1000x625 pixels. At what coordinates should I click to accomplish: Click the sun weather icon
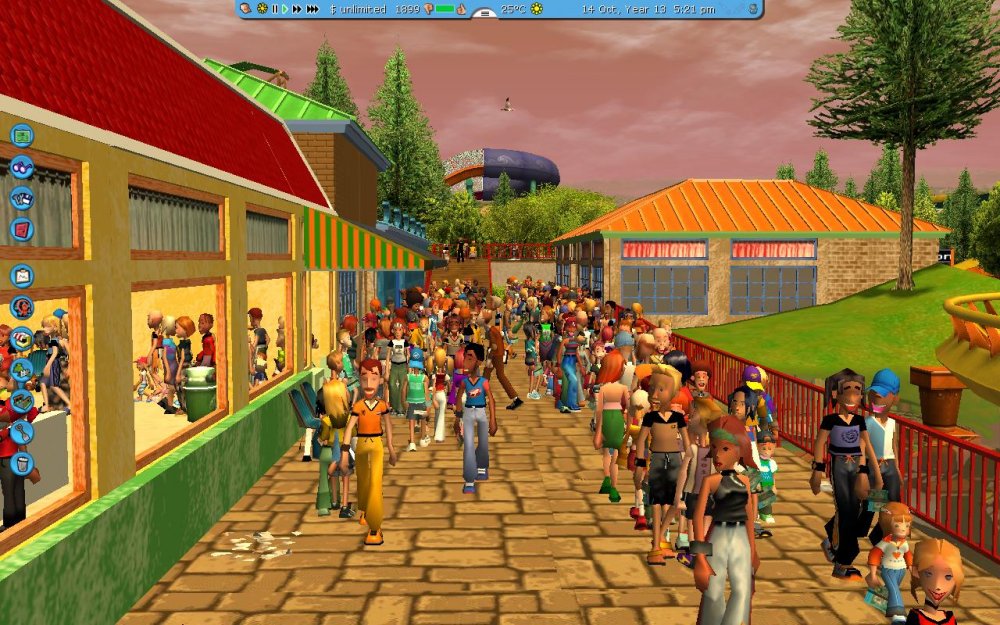coord(537,9)
